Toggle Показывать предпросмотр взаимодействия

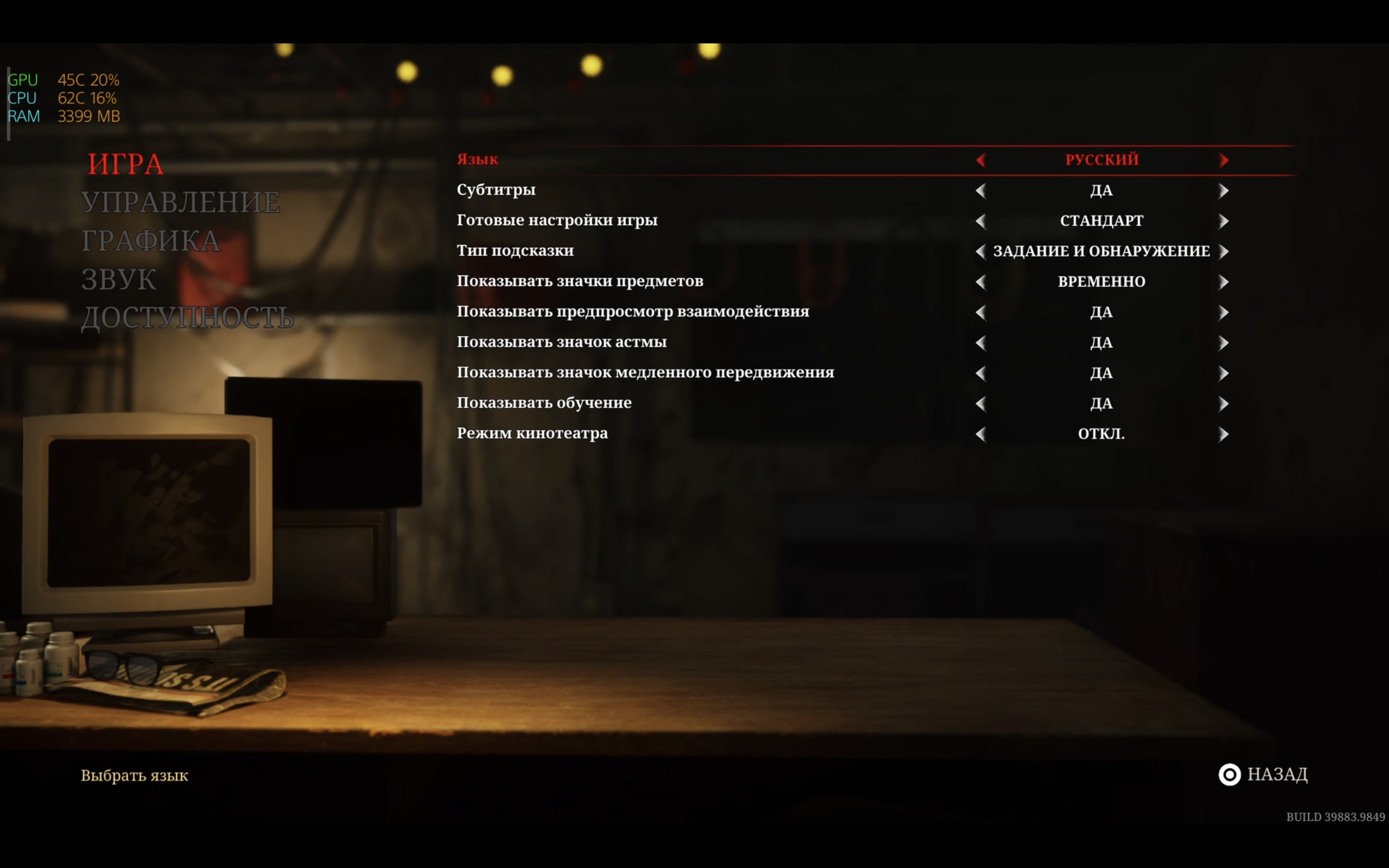pos(1225,312)
